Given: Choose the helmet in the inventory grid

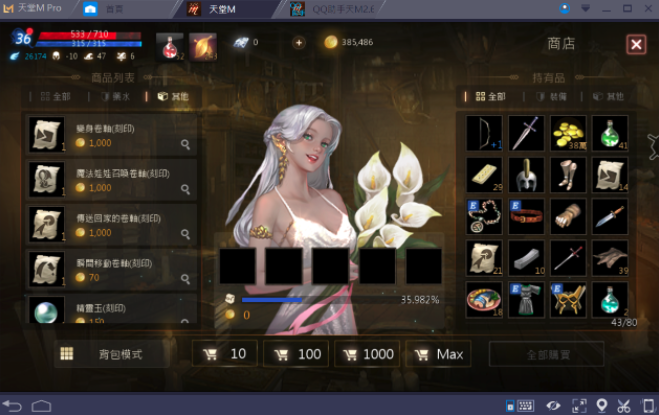Looking at the screenshot, I should [526, 175].
